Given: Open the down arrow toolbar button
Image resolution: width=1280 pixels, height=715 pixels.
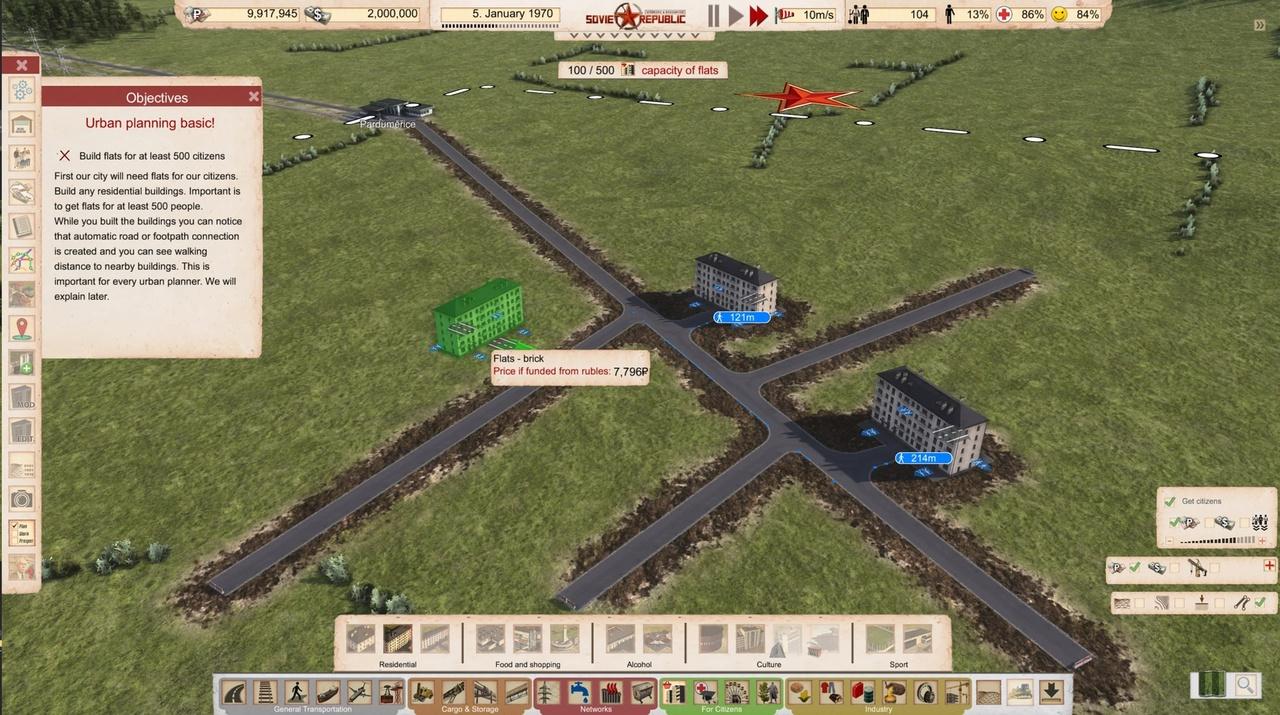Looking at the screenshot, I should pos(1051,691).
